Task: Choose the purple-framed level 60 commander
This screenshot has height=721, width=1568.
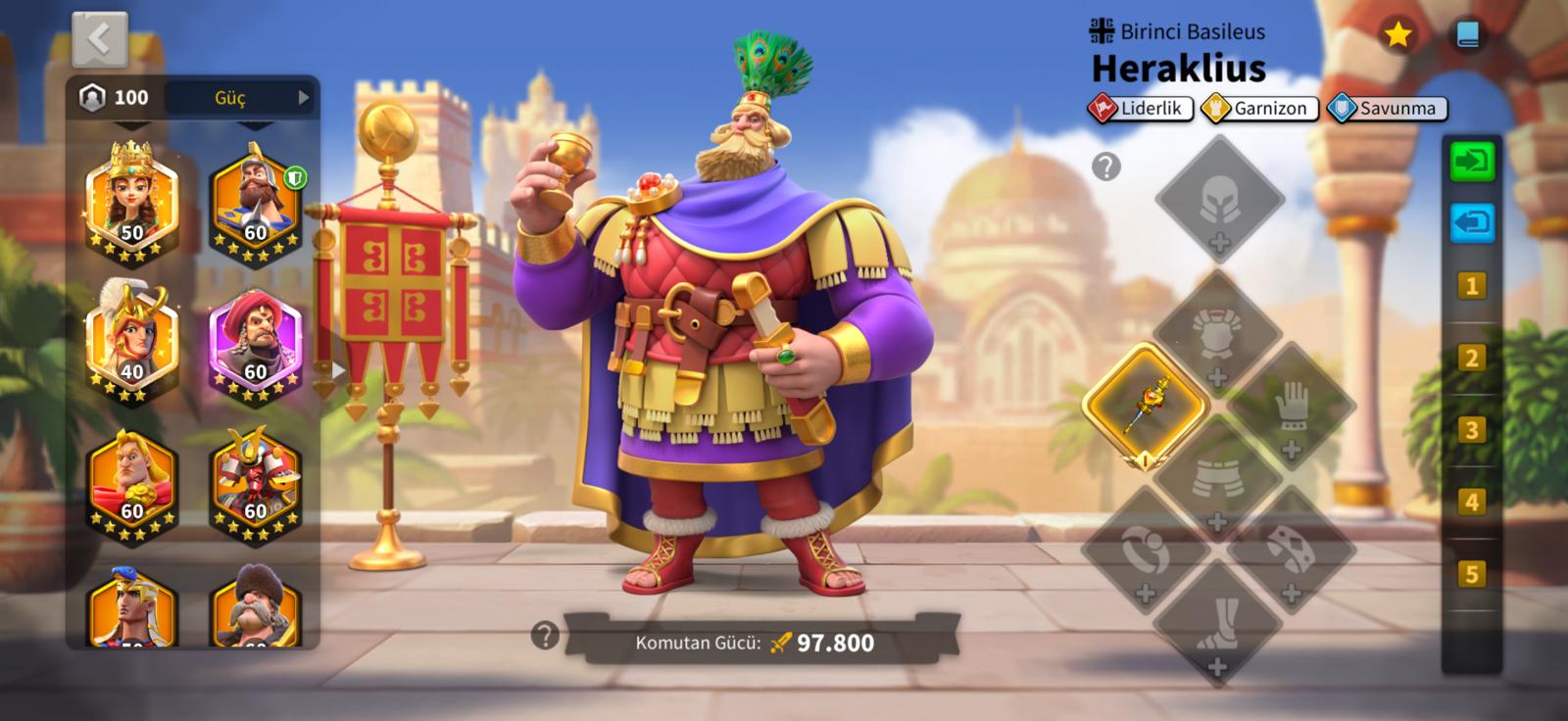Action: click(255, 343)
